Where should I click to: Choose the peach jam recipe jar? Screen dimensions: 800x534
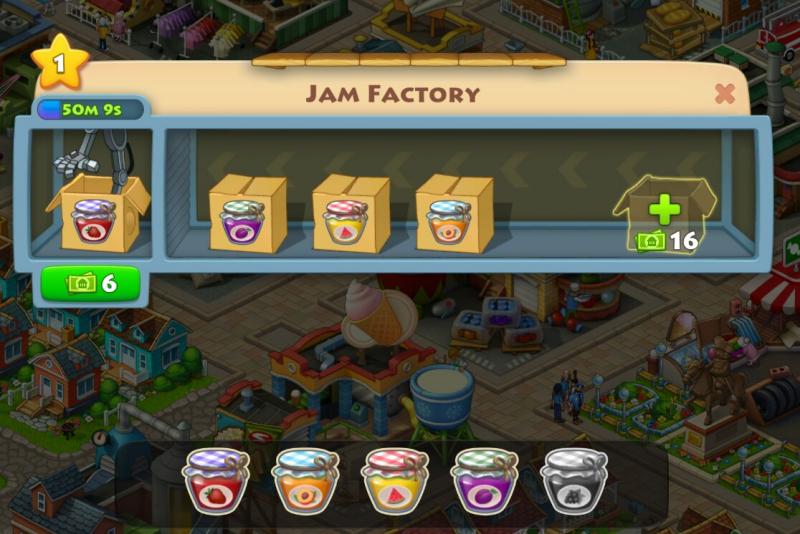[x=305, y=480]
